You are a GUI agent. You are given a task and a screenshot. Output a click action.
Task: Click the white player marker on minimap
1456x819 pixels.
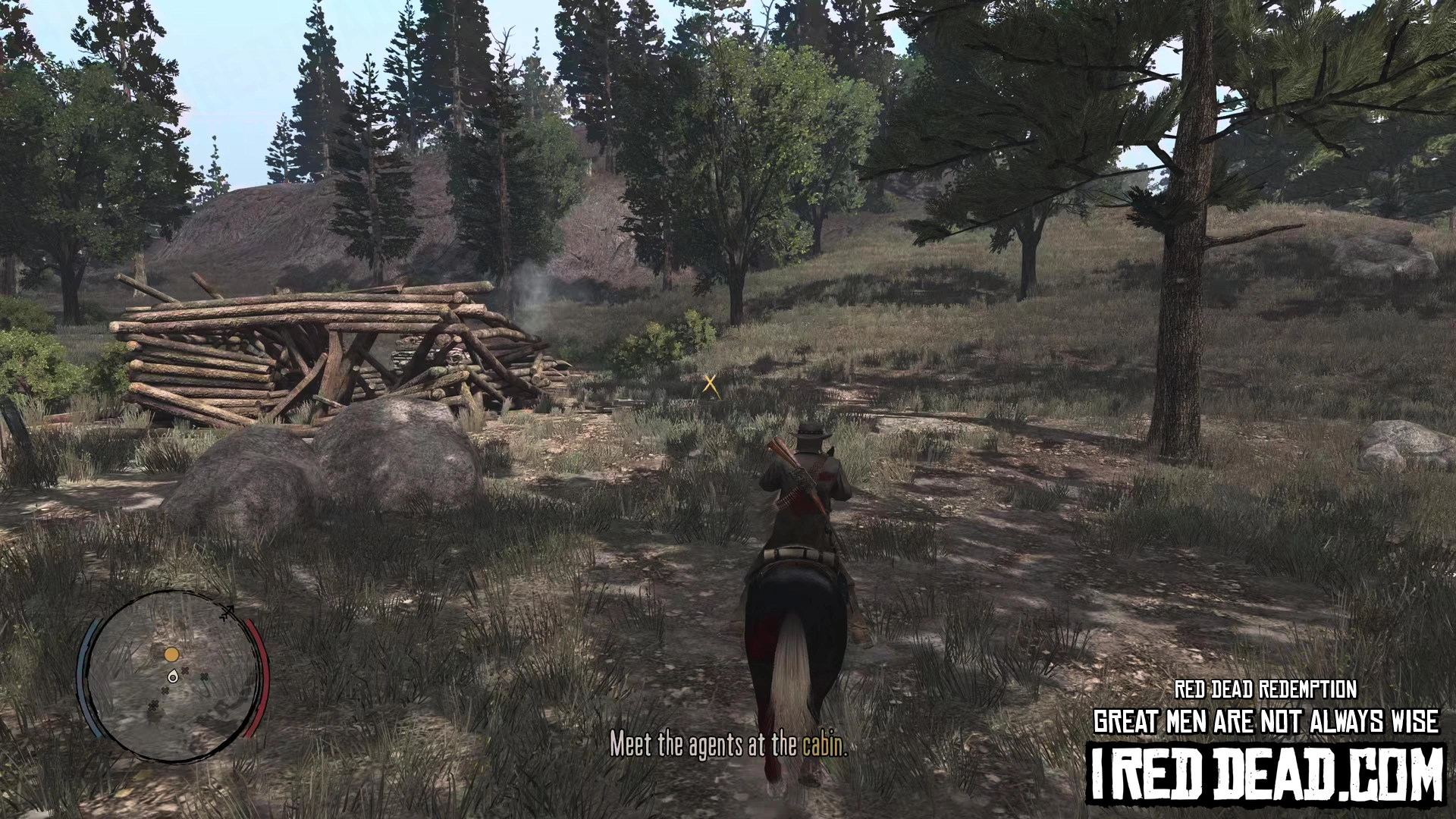tap(174, 676)
